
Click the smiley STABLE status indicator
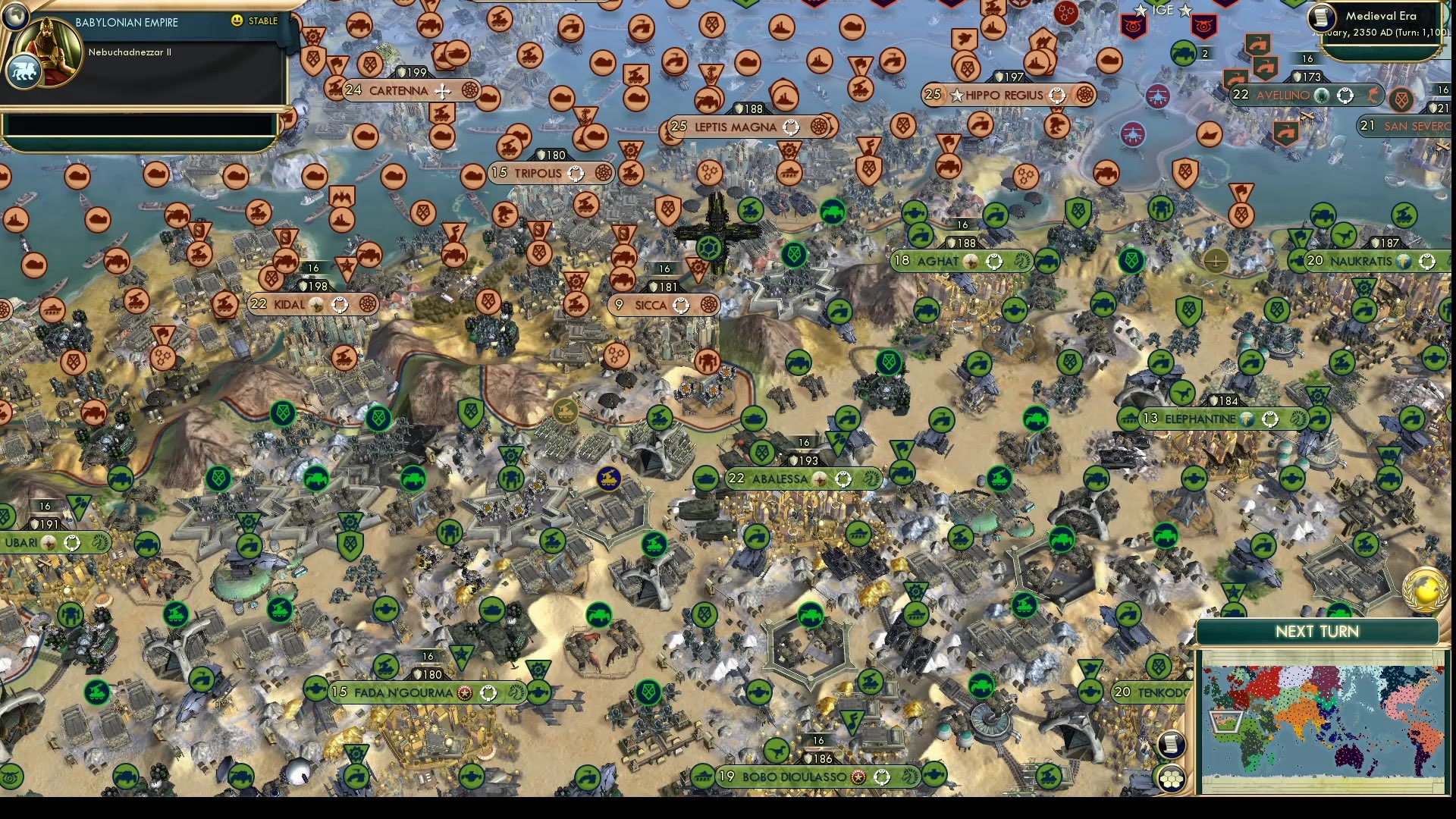click(238, 22)
